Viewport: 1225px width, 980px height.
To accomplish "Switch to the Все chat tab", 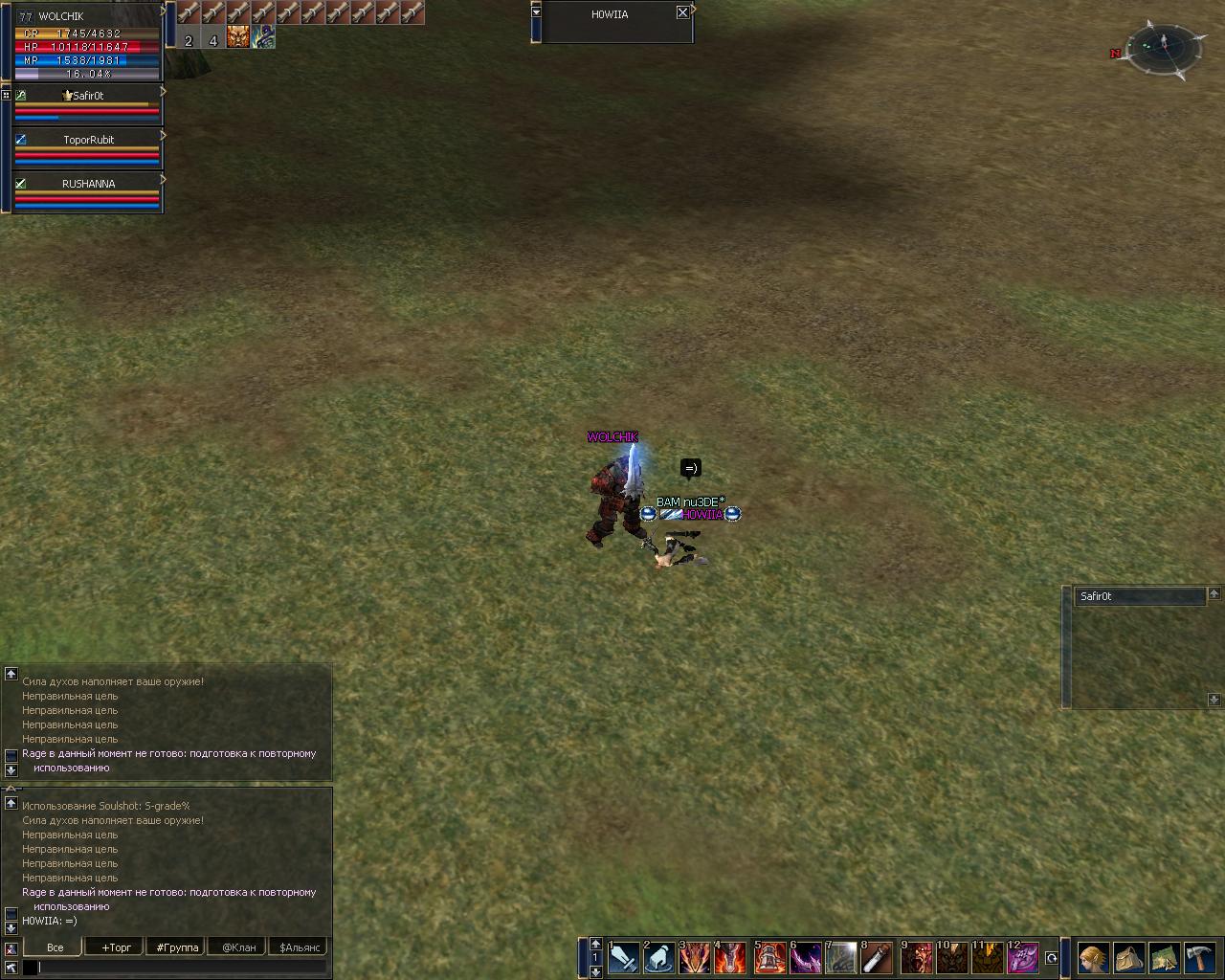I will tap(55, 947).
